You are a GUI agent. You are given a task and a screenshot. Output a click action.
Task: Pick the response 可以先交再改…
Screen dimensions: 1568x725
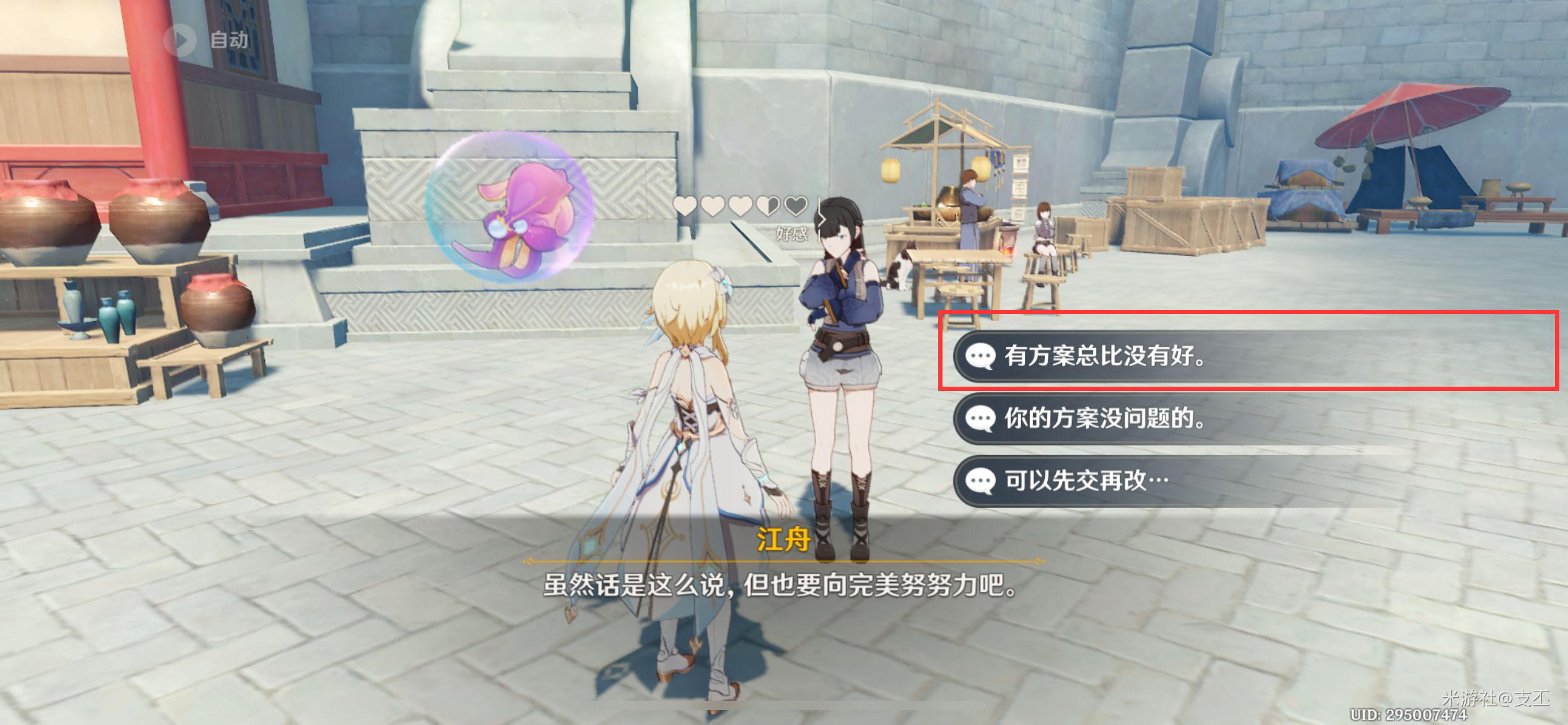tap(1086, 481)
